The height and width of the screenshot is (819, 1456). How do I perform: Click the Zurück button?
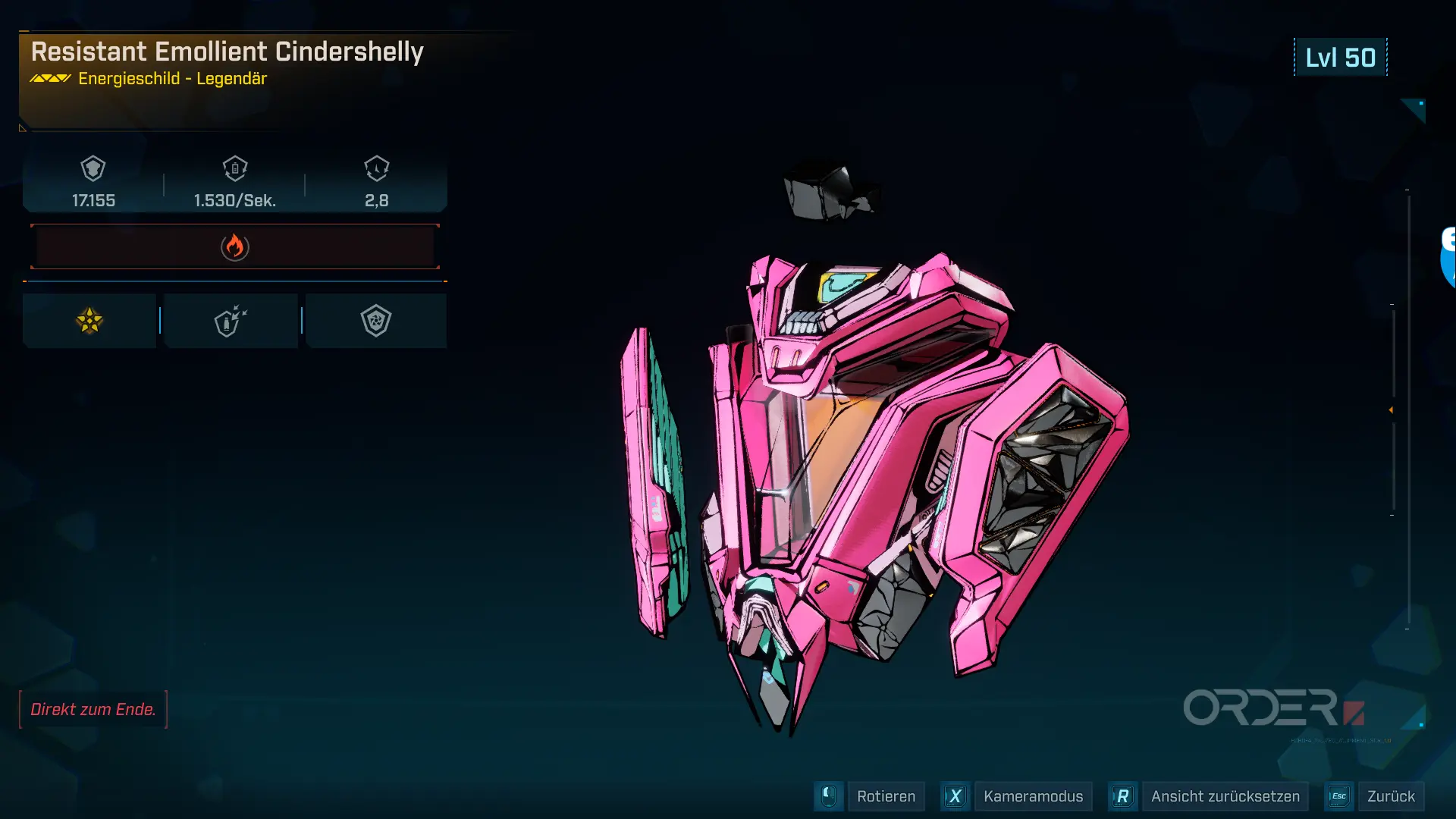[x=1392, y=796]
